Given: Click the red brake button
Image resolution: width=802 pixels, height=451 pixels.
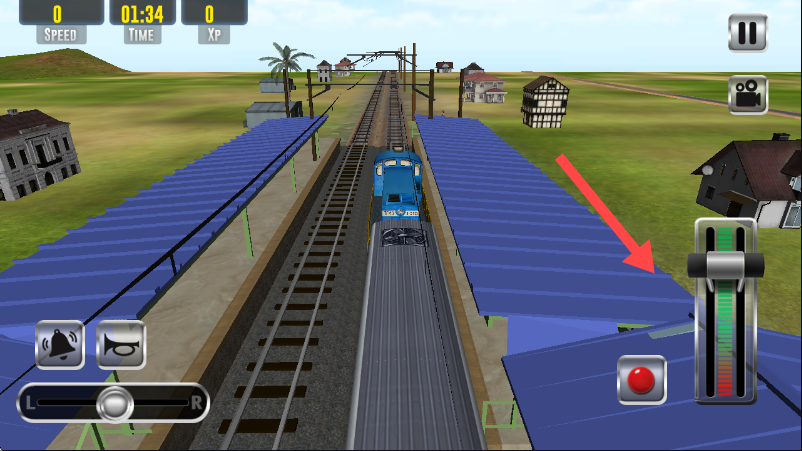Looking at the screenshot, I should click(x=641, y=380).
